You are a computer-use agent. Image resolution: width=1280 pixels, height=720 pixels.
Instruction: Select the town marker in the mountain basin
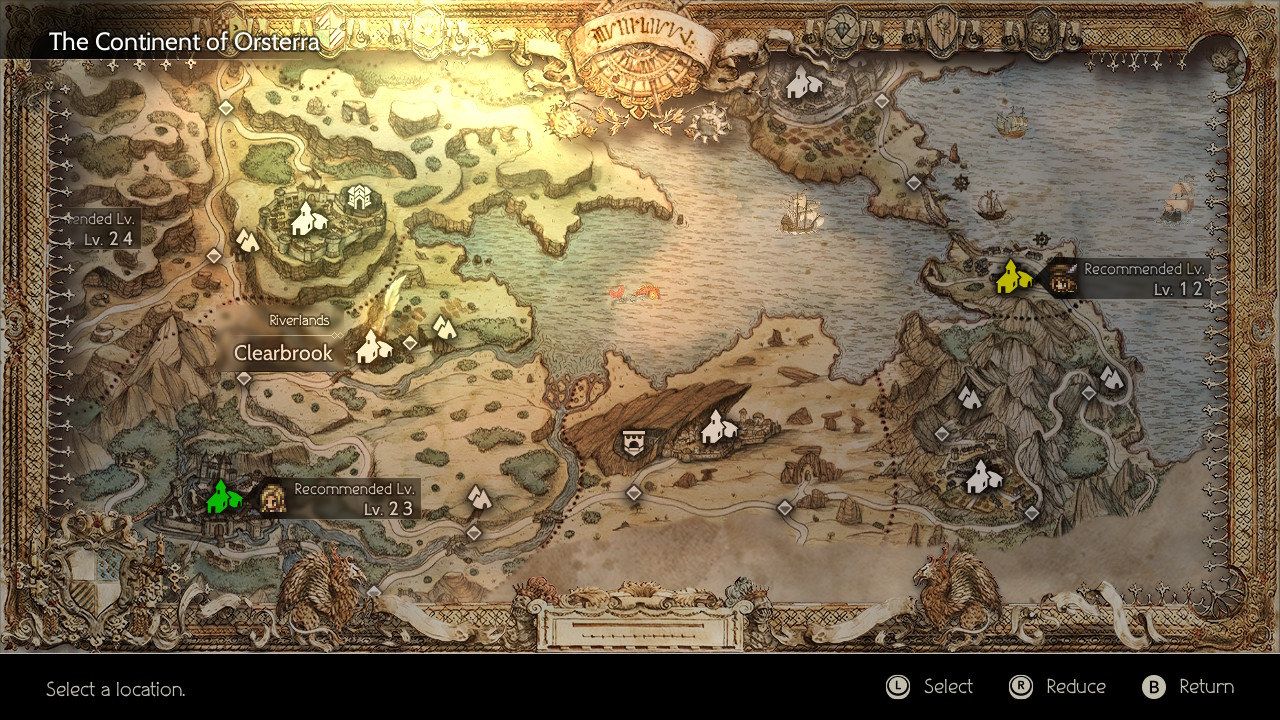pyautogui.click(x=983, y=476)
